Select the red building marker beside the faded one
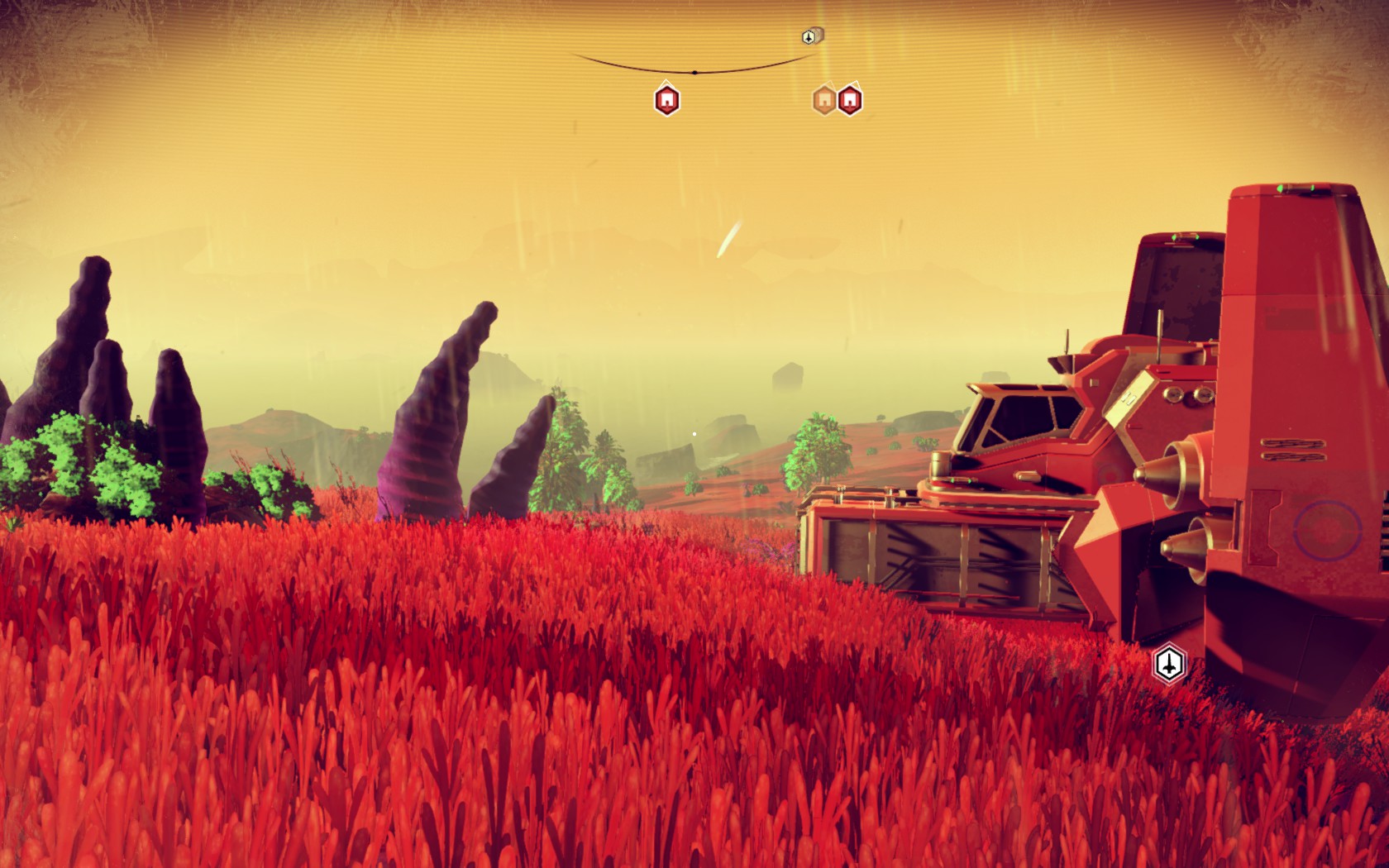 pyautogui.click(x=849, y=100)
